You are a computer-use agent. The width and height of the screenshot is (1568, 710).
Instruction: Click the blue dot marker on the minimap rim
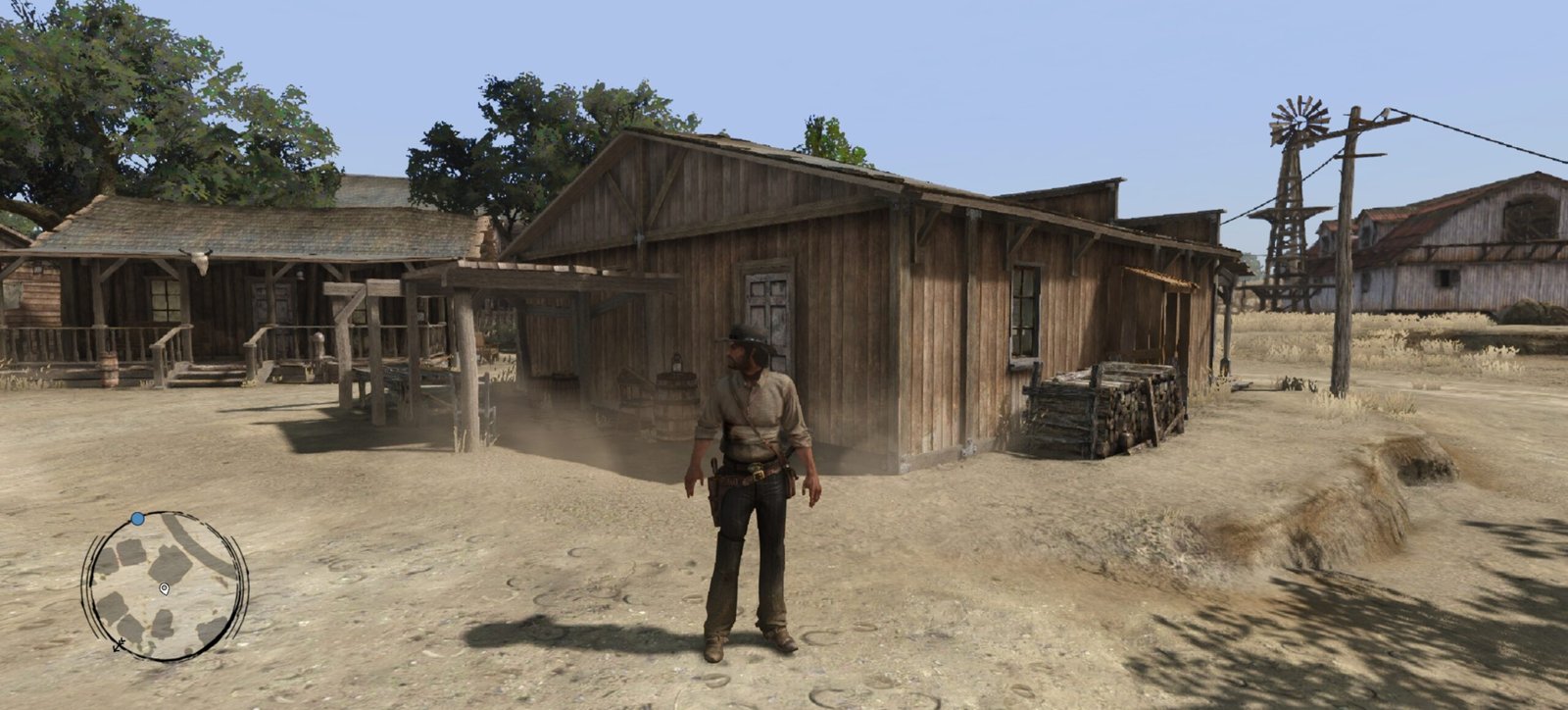point(138,518)
